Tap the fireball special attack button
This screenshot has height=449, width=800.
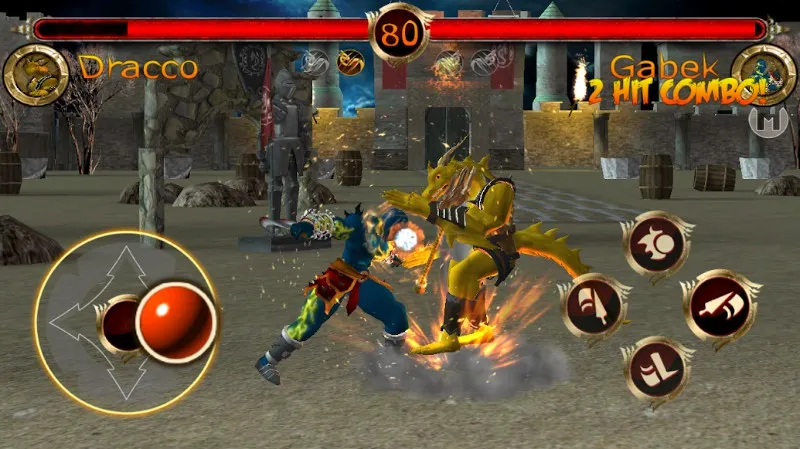655,244
